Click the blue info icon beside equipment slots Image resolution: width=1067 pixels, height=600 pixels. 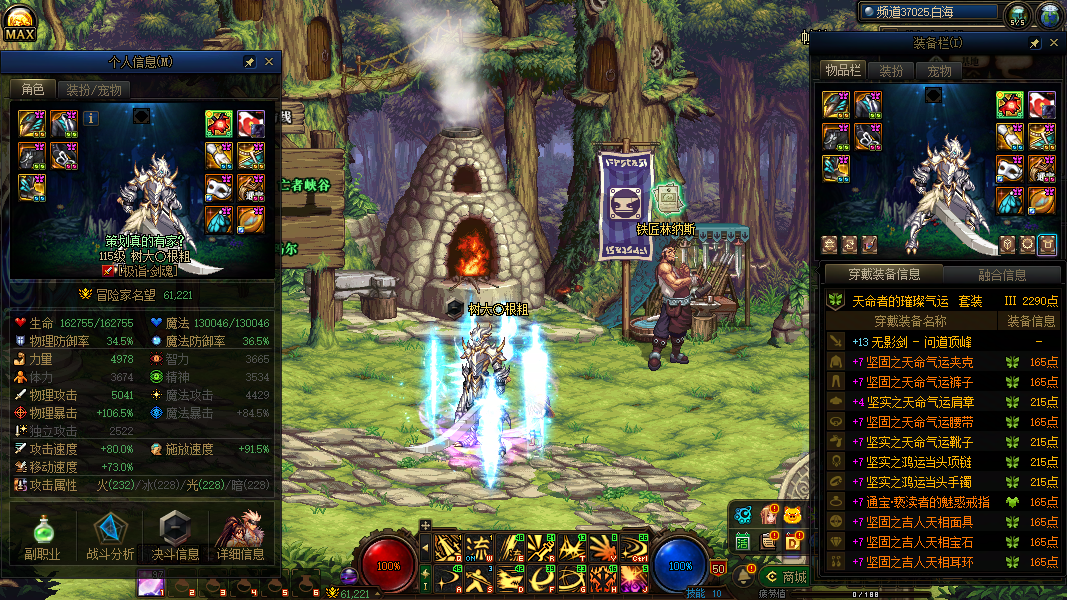[x=91, y=118]
